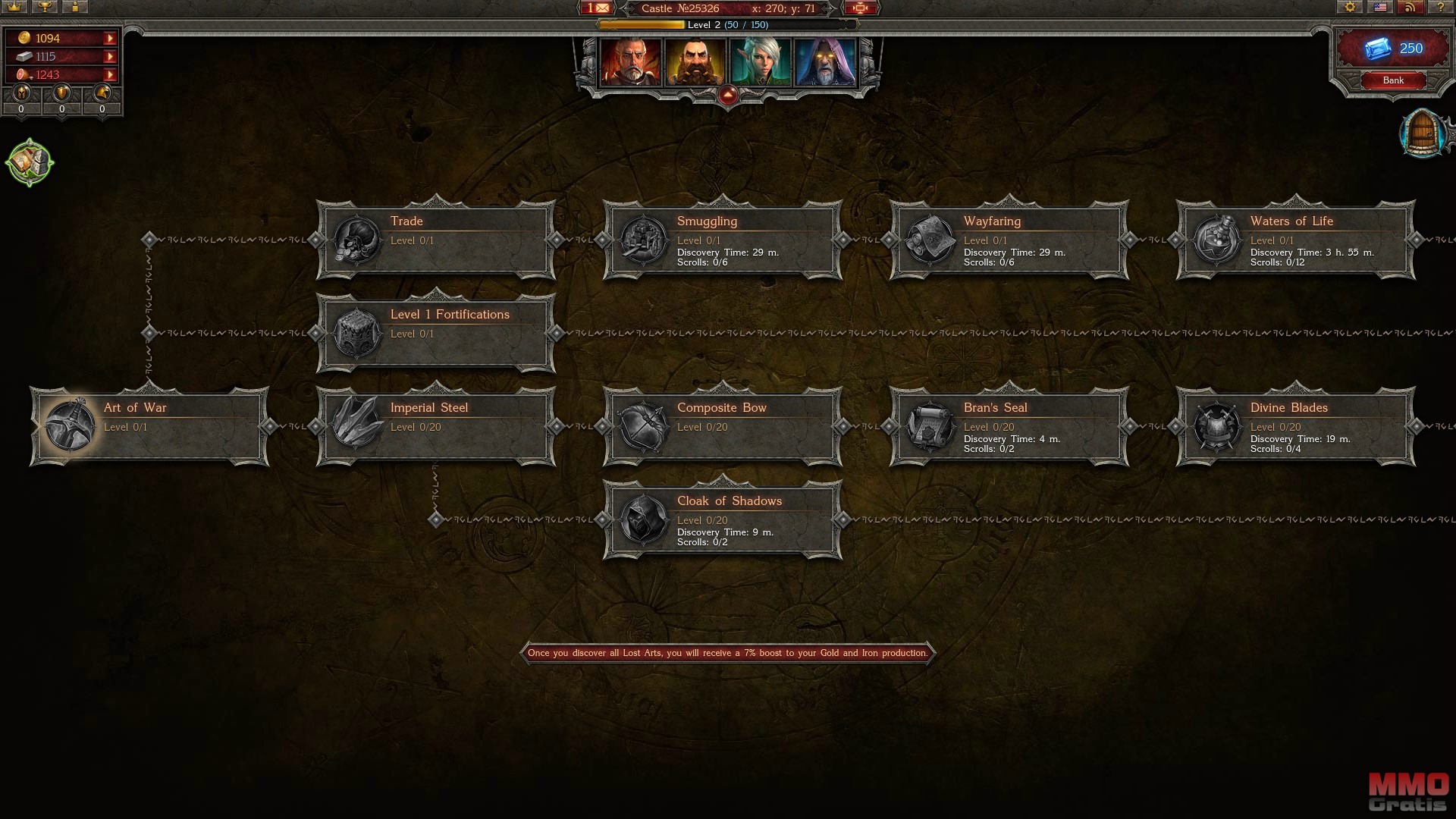1456x819 pixels.
Task: Open the mail envelope inbox
Action: pos(598,8)
